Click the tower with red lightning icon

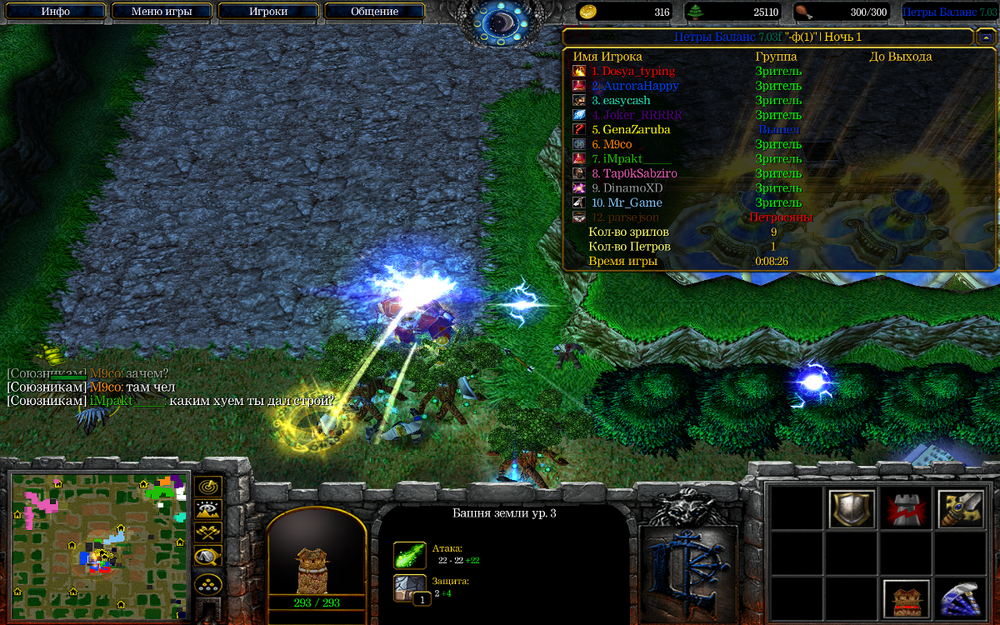pos(906,509)
